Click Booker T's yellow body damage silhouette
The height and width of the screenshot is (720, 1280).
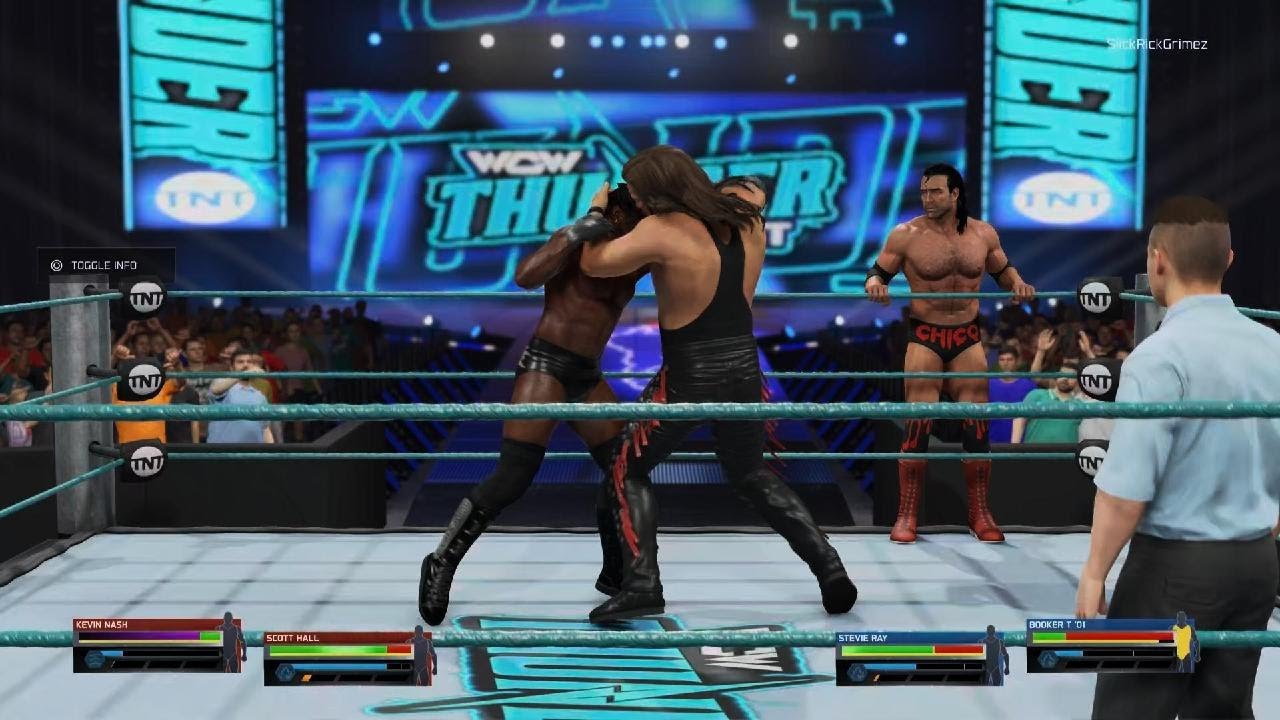click(x=1185, y=641)
